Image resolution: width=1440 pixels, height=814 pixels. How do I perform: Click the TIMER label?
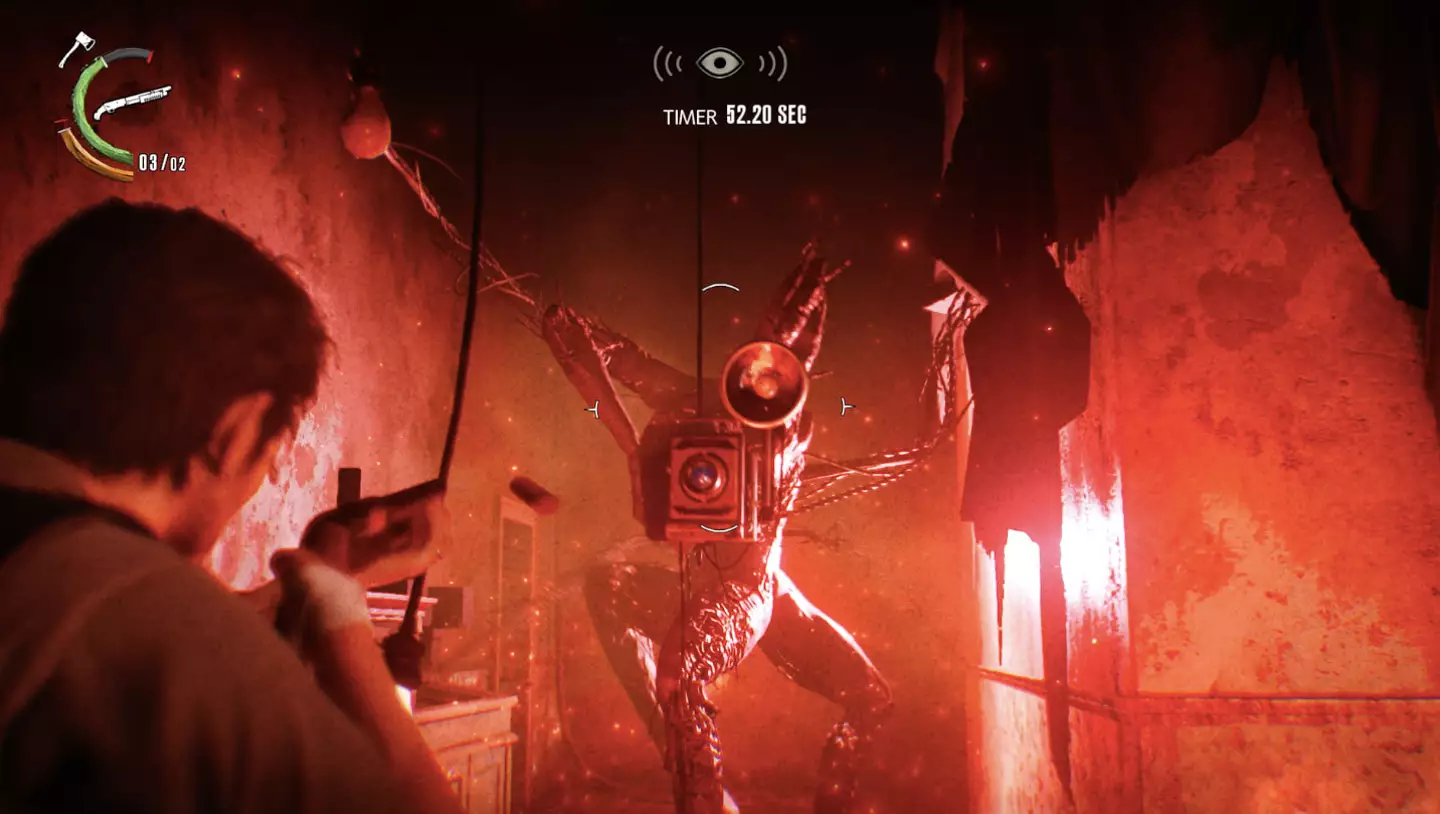point(690,115)
